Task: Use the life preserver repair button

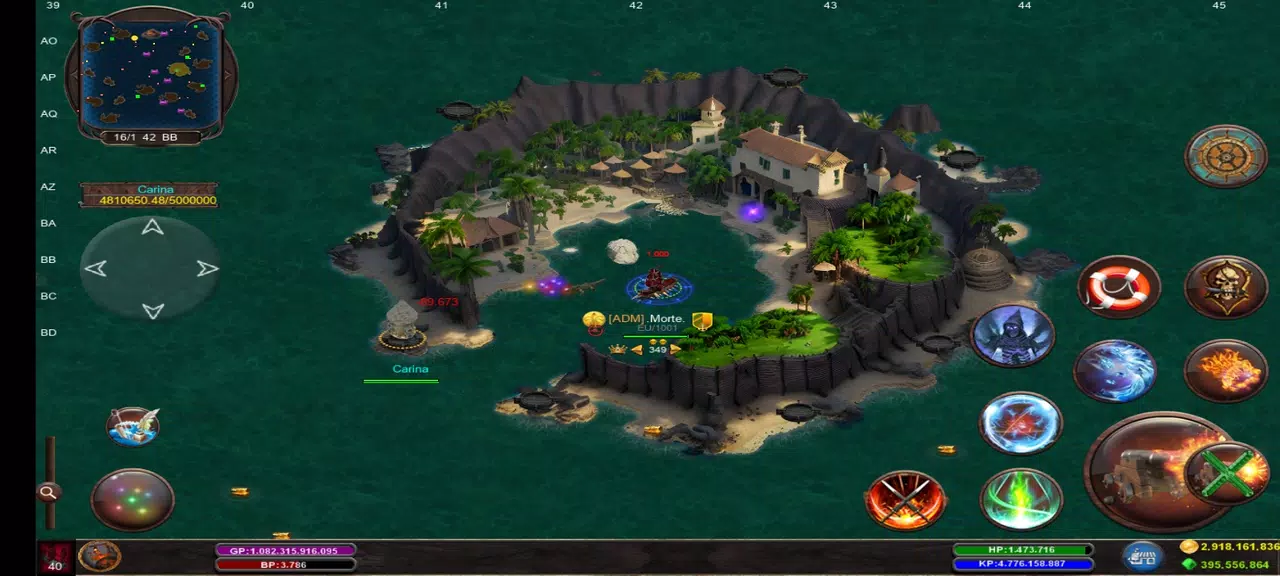Action: pyautogui.click(x=1119, y=287)
